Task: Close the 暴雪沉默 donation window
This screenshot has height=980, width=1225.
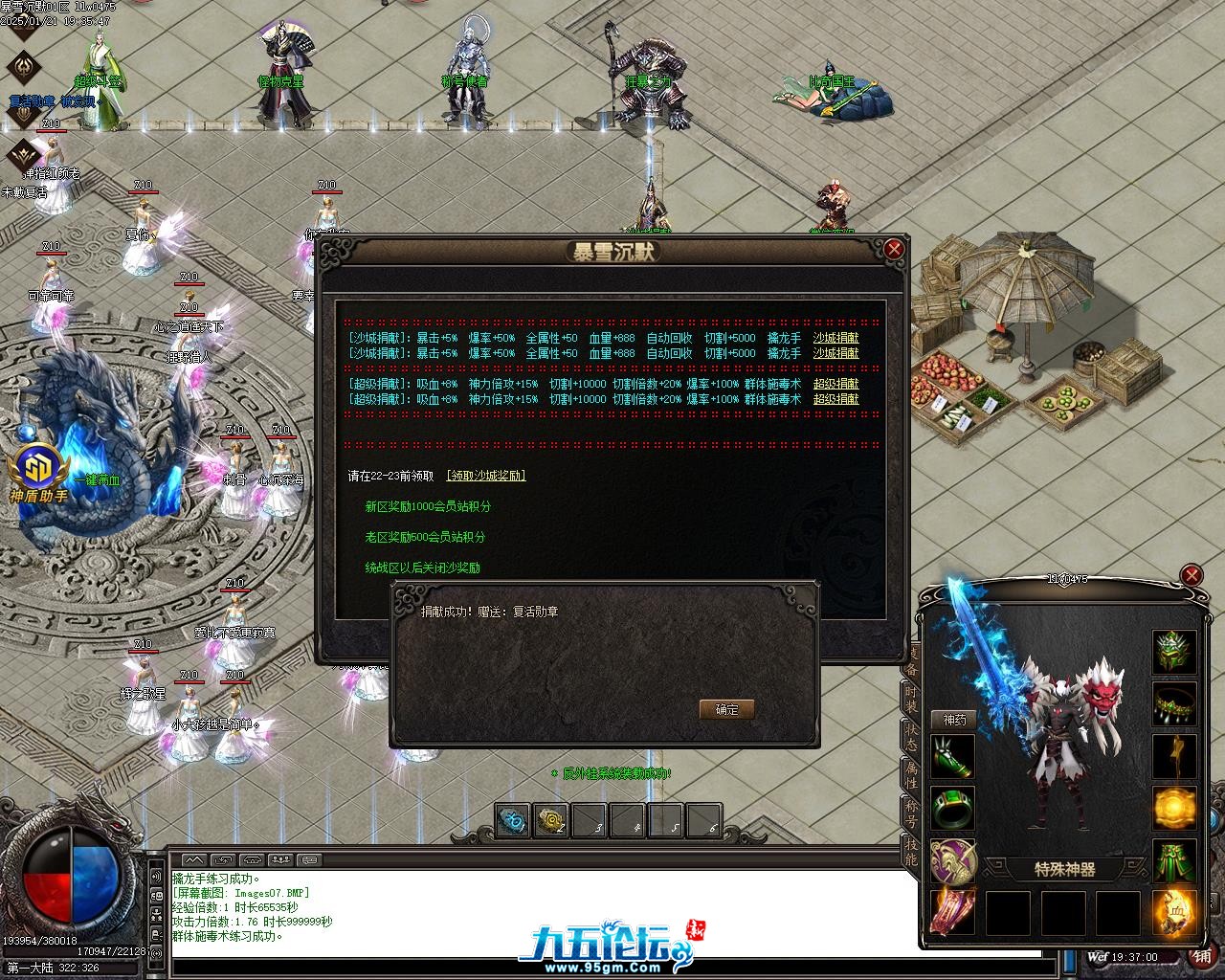Action: 894,250
